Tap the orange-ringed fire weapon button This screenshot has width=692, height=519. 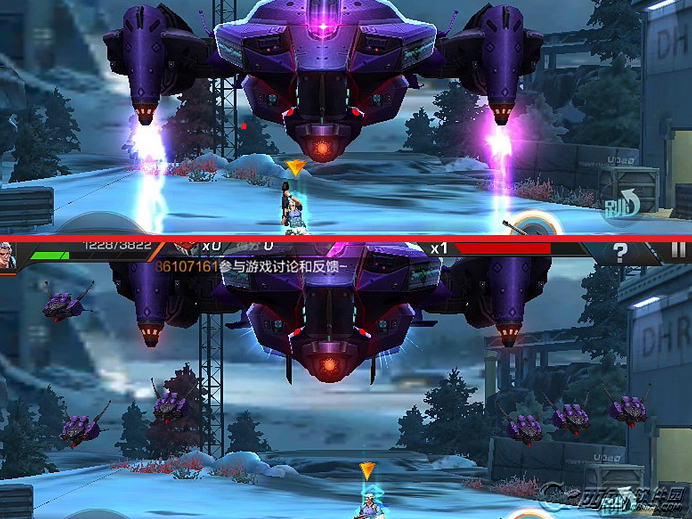(536, 226)
